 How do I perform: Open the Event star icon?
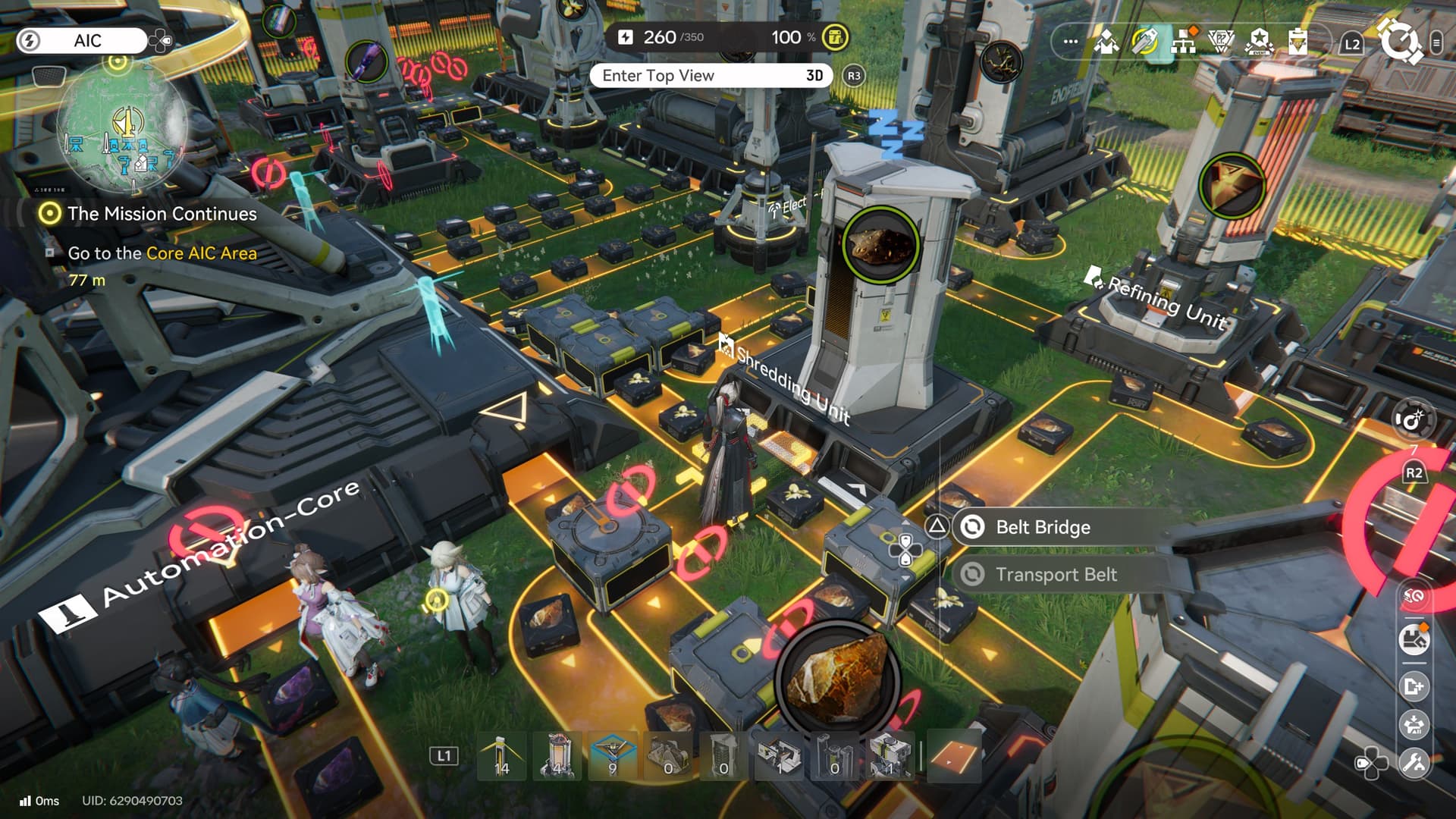coord(1260,42)
